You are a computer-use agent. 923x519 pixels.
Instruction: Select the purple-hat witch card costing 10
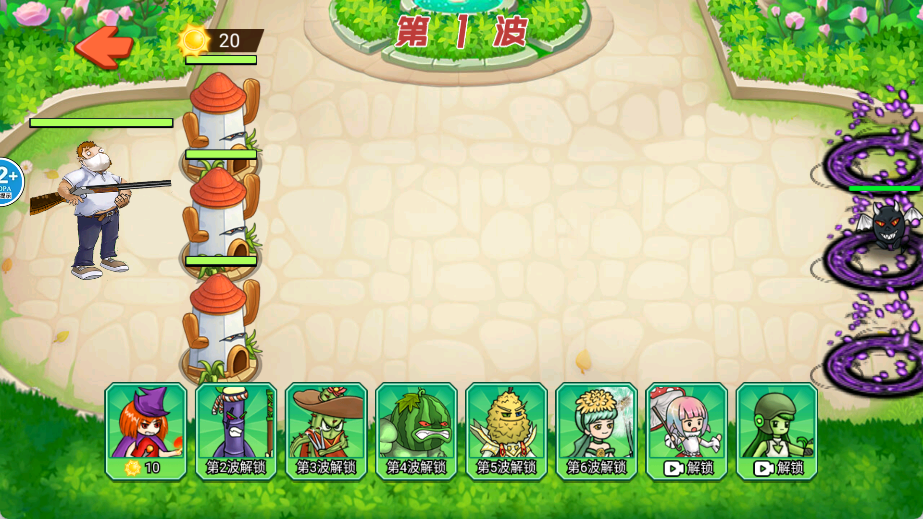[x=146, y=431]
